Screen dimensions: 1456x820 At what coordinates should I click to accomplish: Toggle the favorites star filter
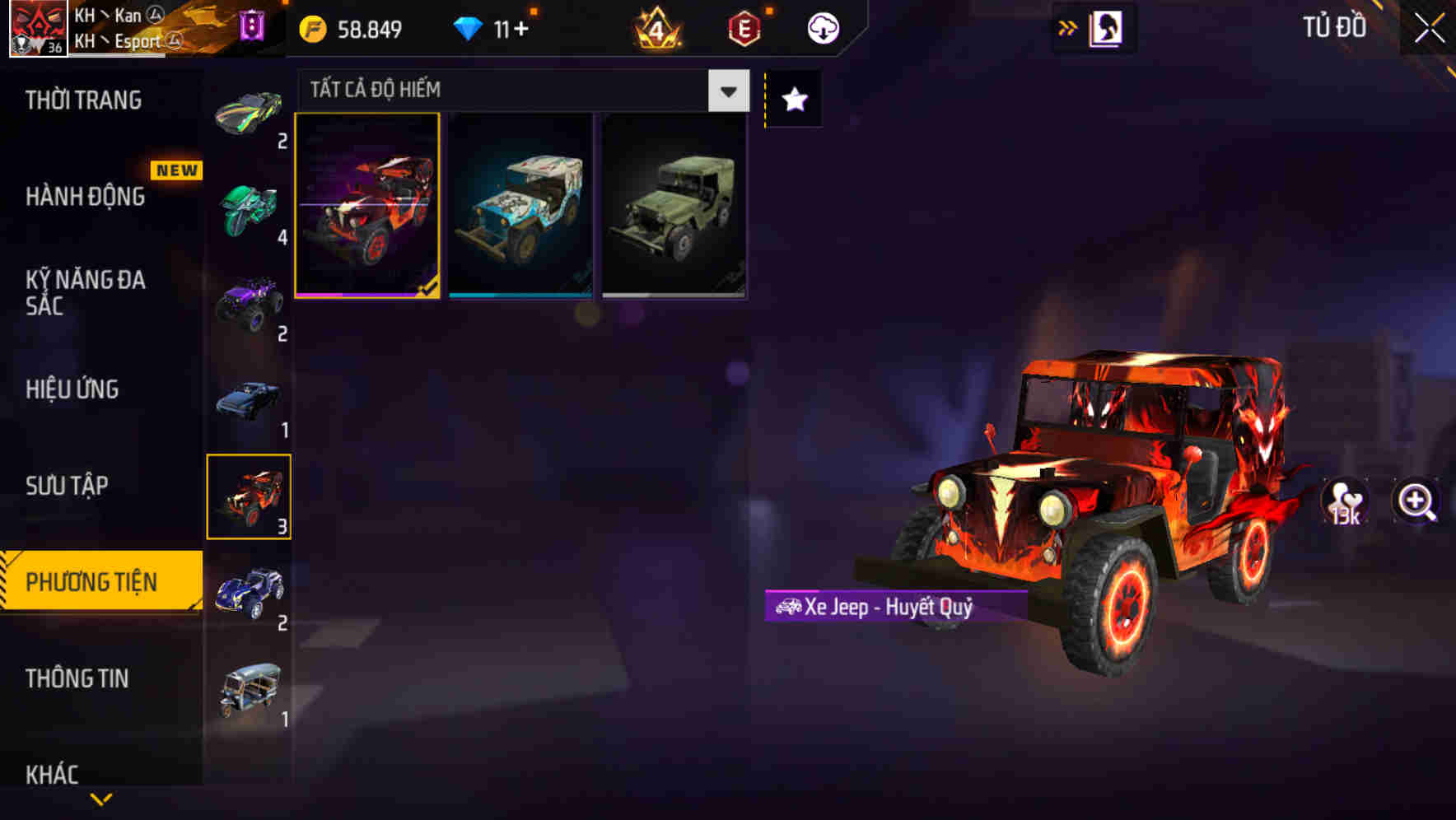[792, 99]
